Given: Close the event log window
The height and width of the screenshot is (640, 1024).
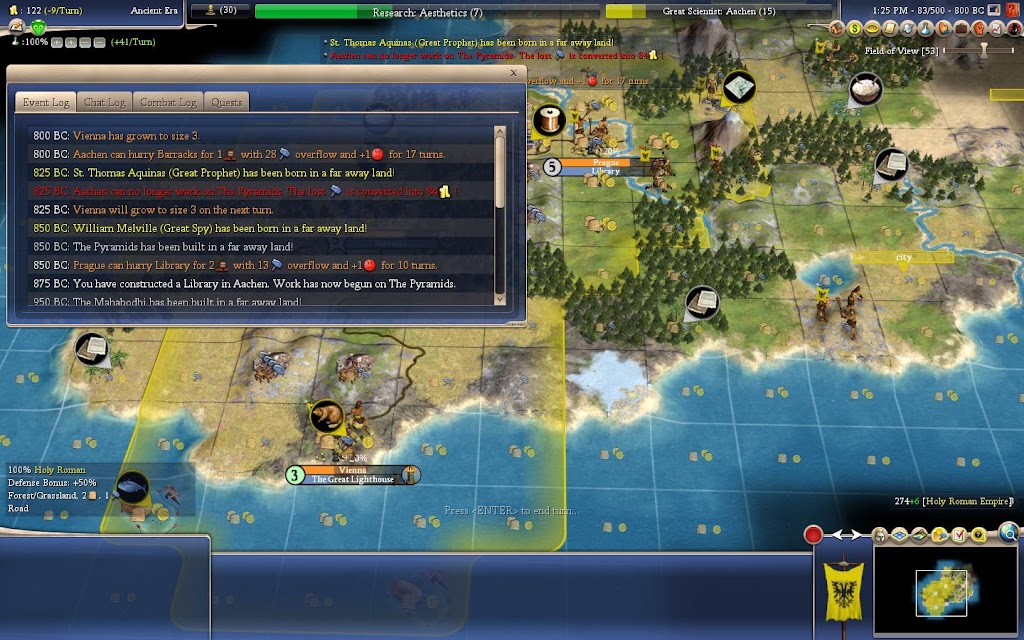Looking at the screenshot, I should click(x=514, y=73).
